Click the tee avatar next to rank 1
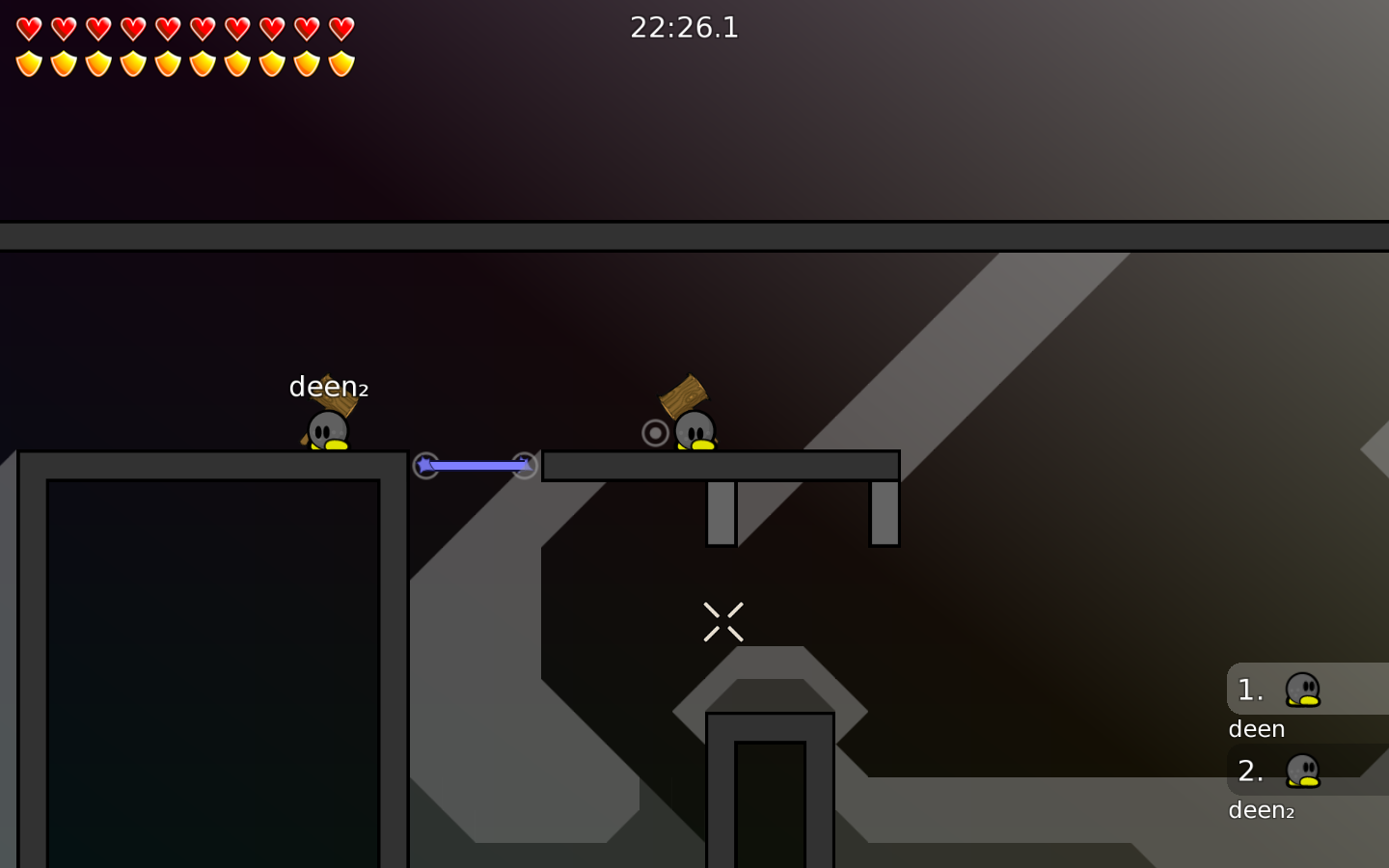 tap(1304, 689)
